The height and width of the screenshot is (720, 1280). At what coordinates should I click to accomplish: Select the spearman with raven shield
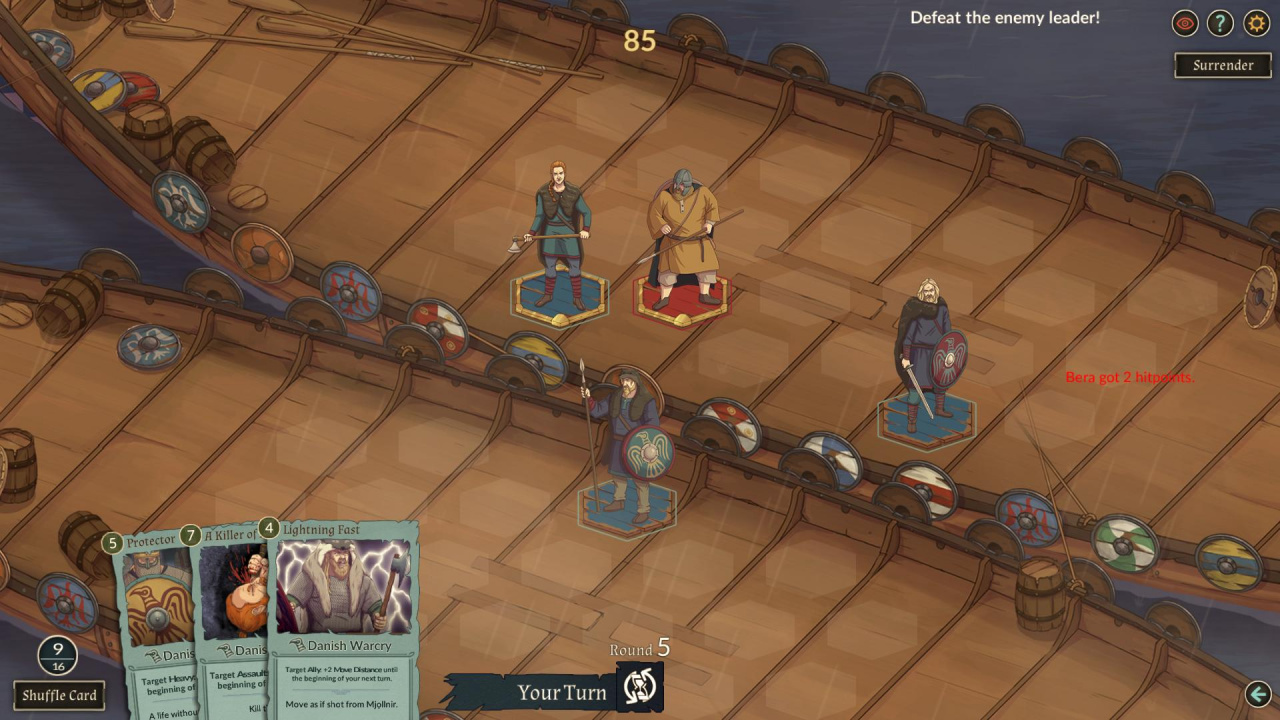pyautogui.click(x=627, y=445)
